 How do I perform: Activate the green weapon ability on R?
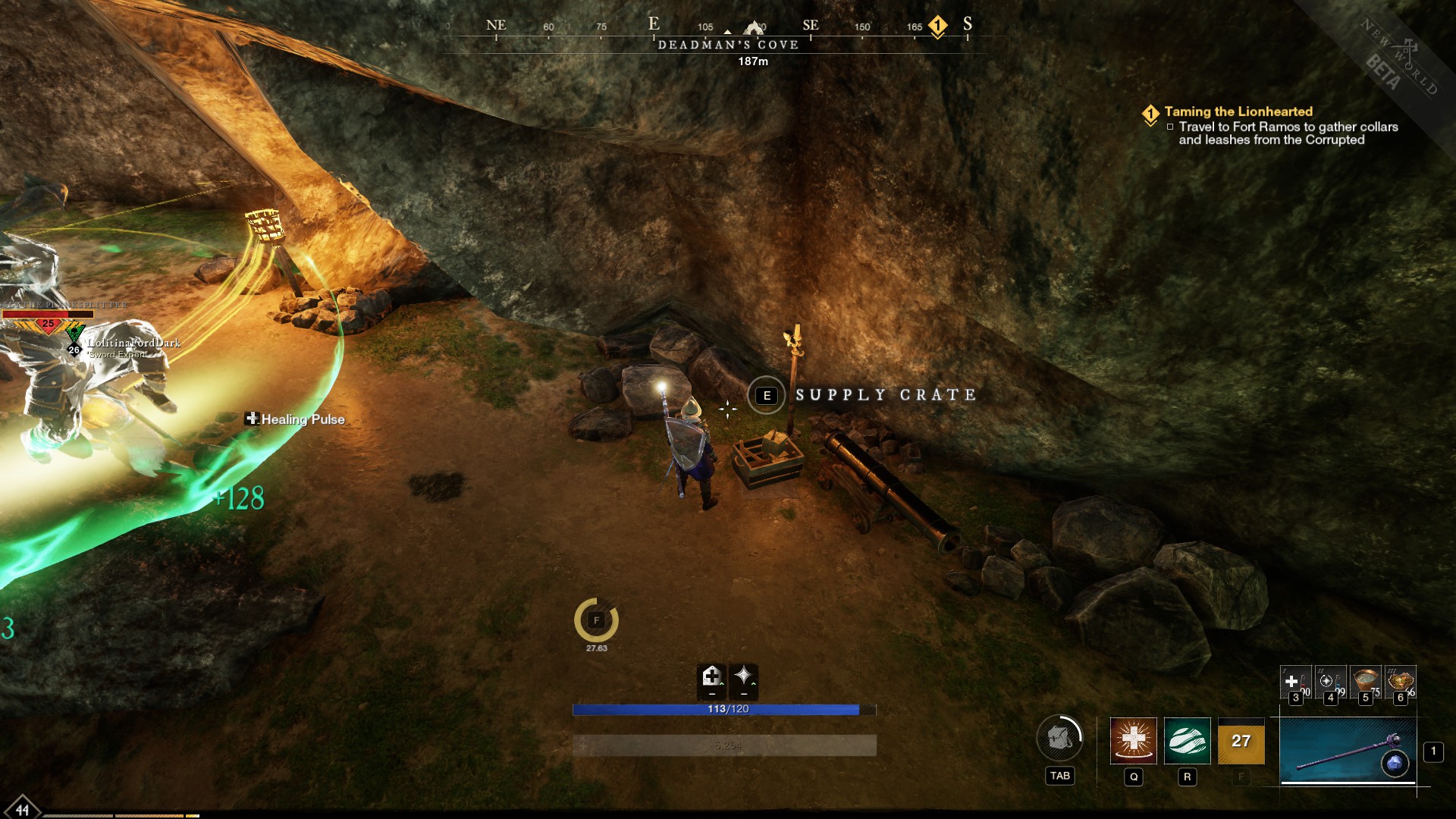(1188, 741)
